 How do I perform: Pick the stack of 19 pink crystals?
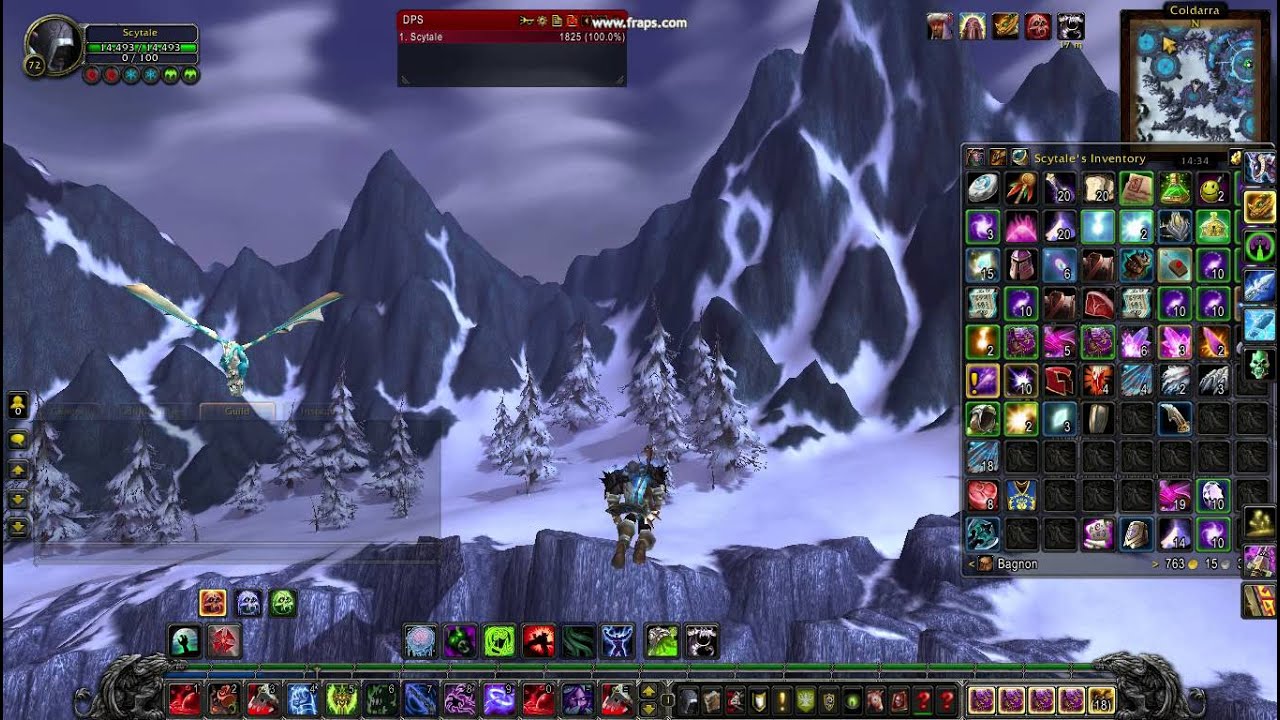tap(1175, 496)
